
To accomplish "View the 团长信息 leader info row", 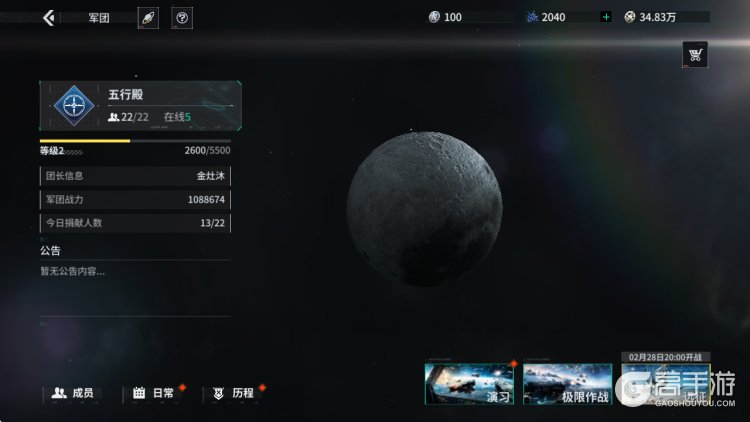I will click(x=135, y=176).
